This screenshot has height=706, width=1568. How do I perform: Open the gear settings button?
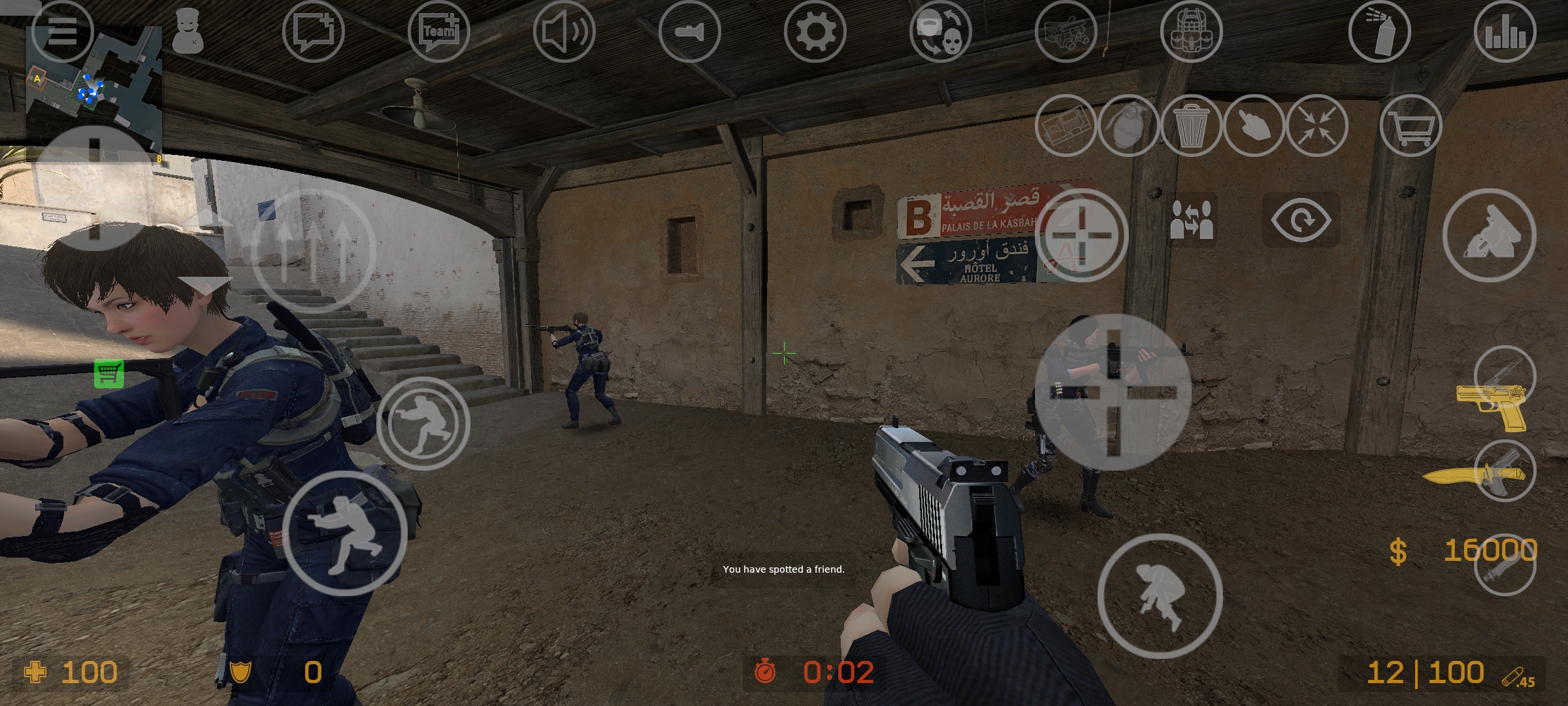click(x=815, y=31)
